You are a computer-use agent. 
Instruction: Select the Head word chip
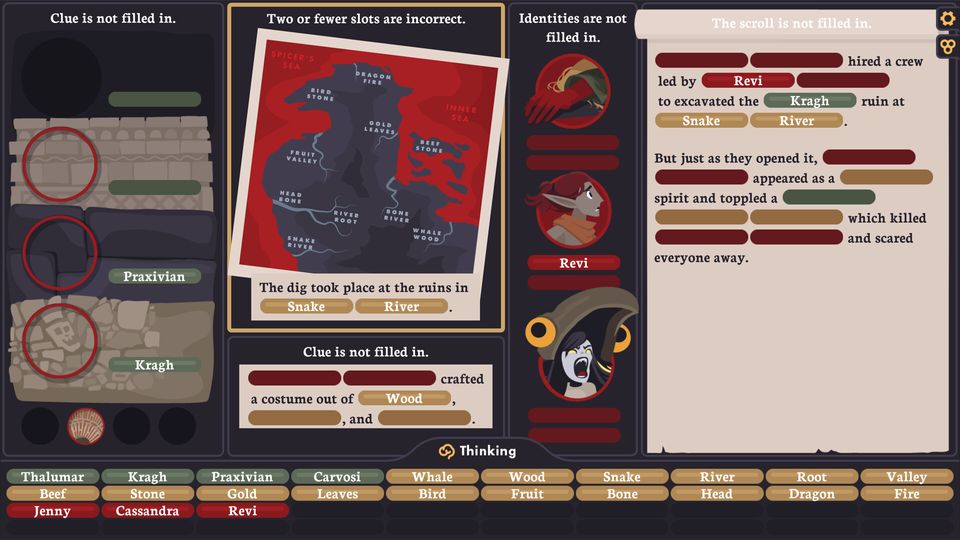point(716,494)
